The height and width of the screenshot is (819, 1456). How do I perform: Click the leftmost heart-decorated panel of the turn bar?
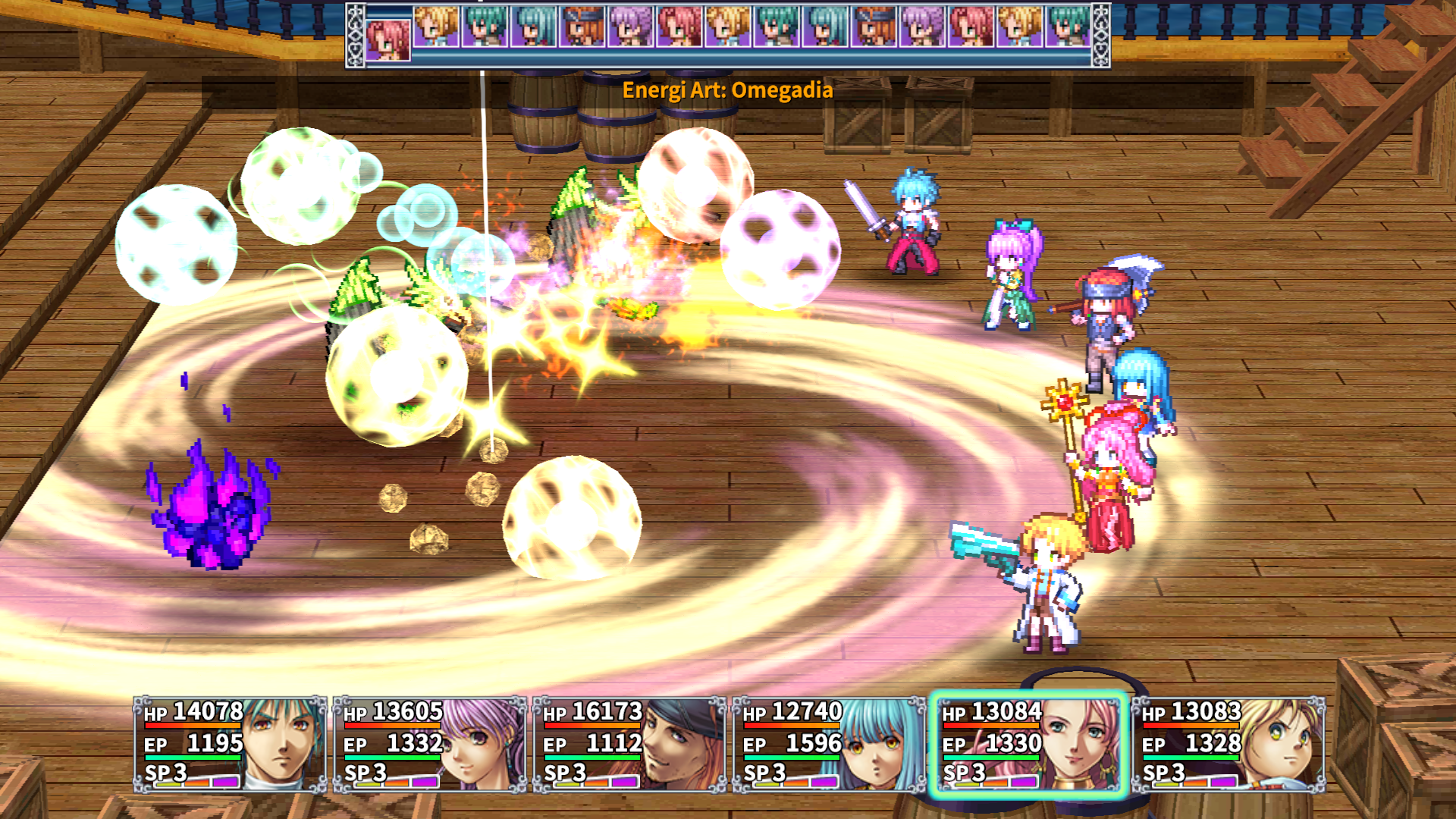(x=356, y=34)
